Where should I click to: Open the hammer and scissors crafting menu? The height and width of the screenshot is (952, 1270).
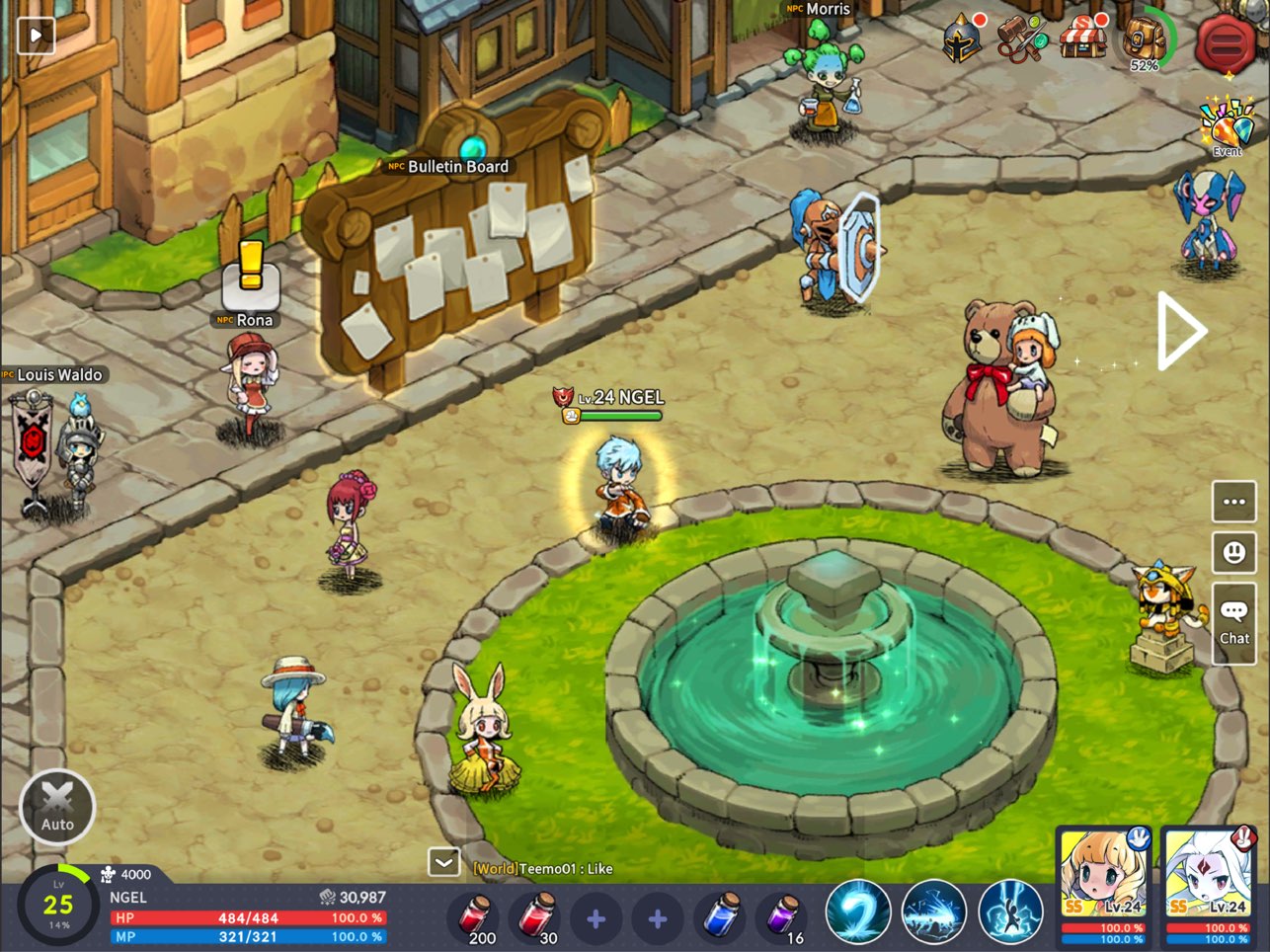click(x=1020, y=40)
